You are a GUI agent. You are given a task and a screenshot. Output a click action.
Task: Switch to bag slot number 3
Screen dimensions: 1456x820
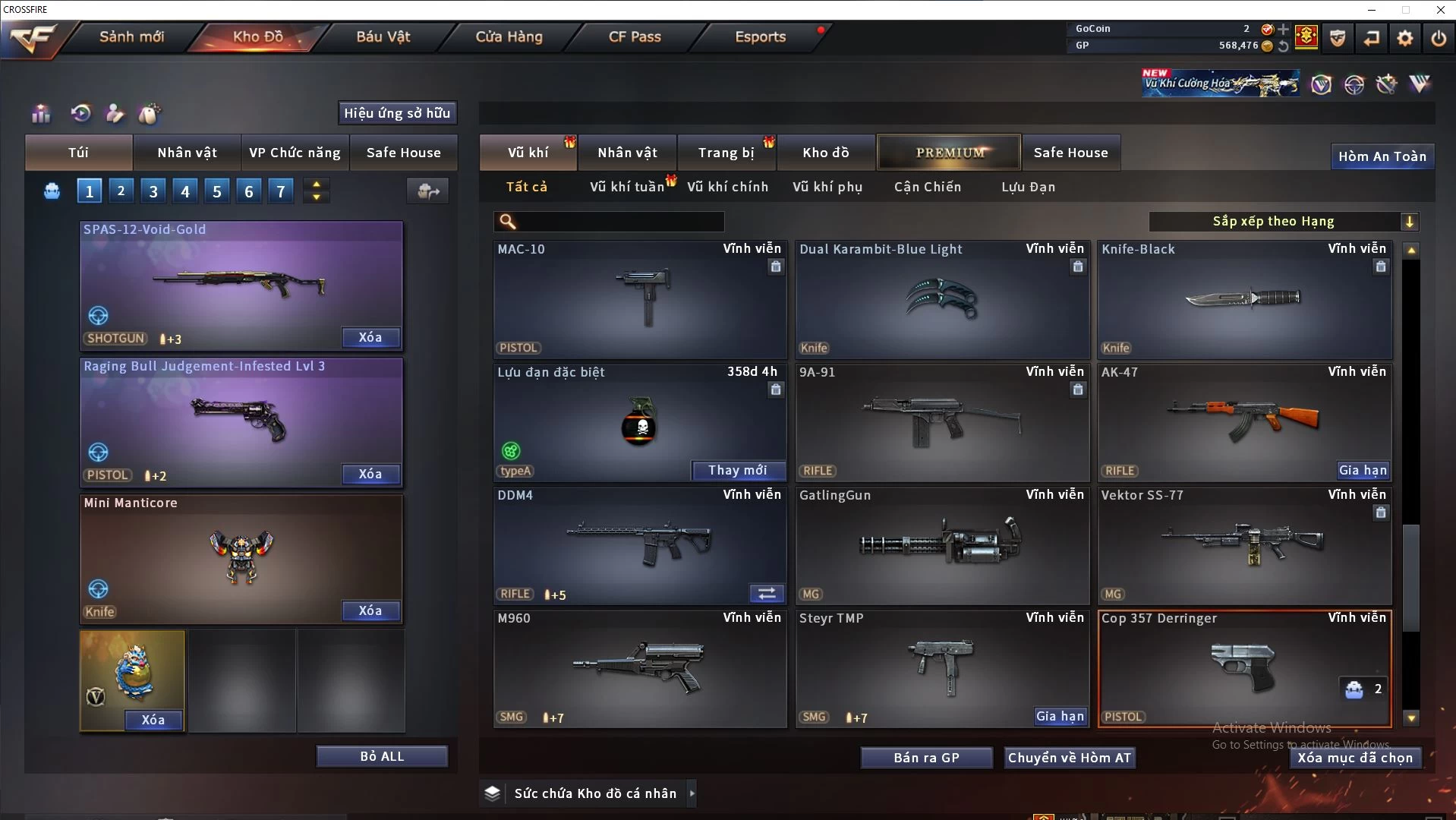coord(153,191)
